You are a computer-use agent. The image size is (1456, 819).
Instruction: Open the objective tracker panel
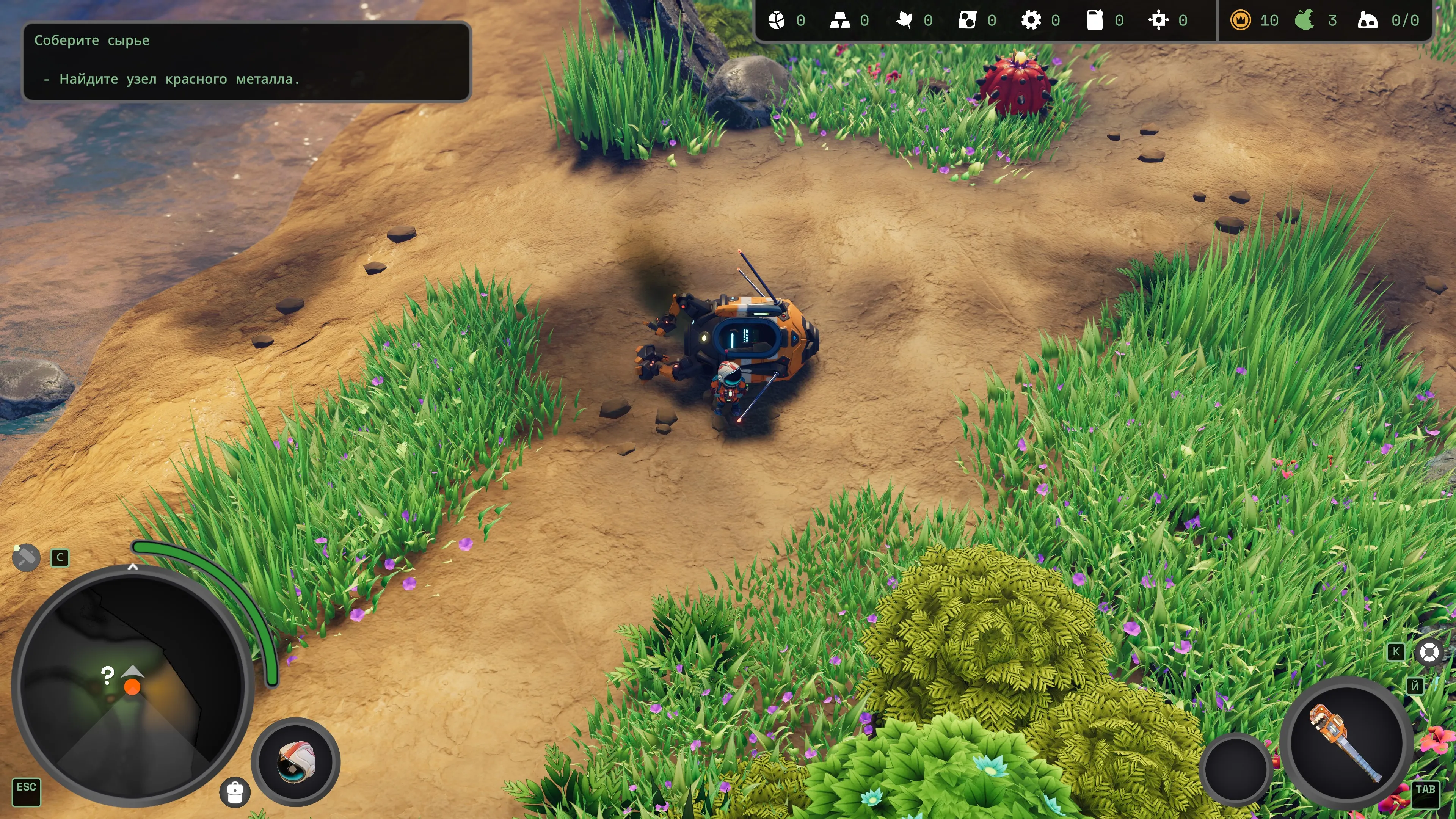coord(246,61)
